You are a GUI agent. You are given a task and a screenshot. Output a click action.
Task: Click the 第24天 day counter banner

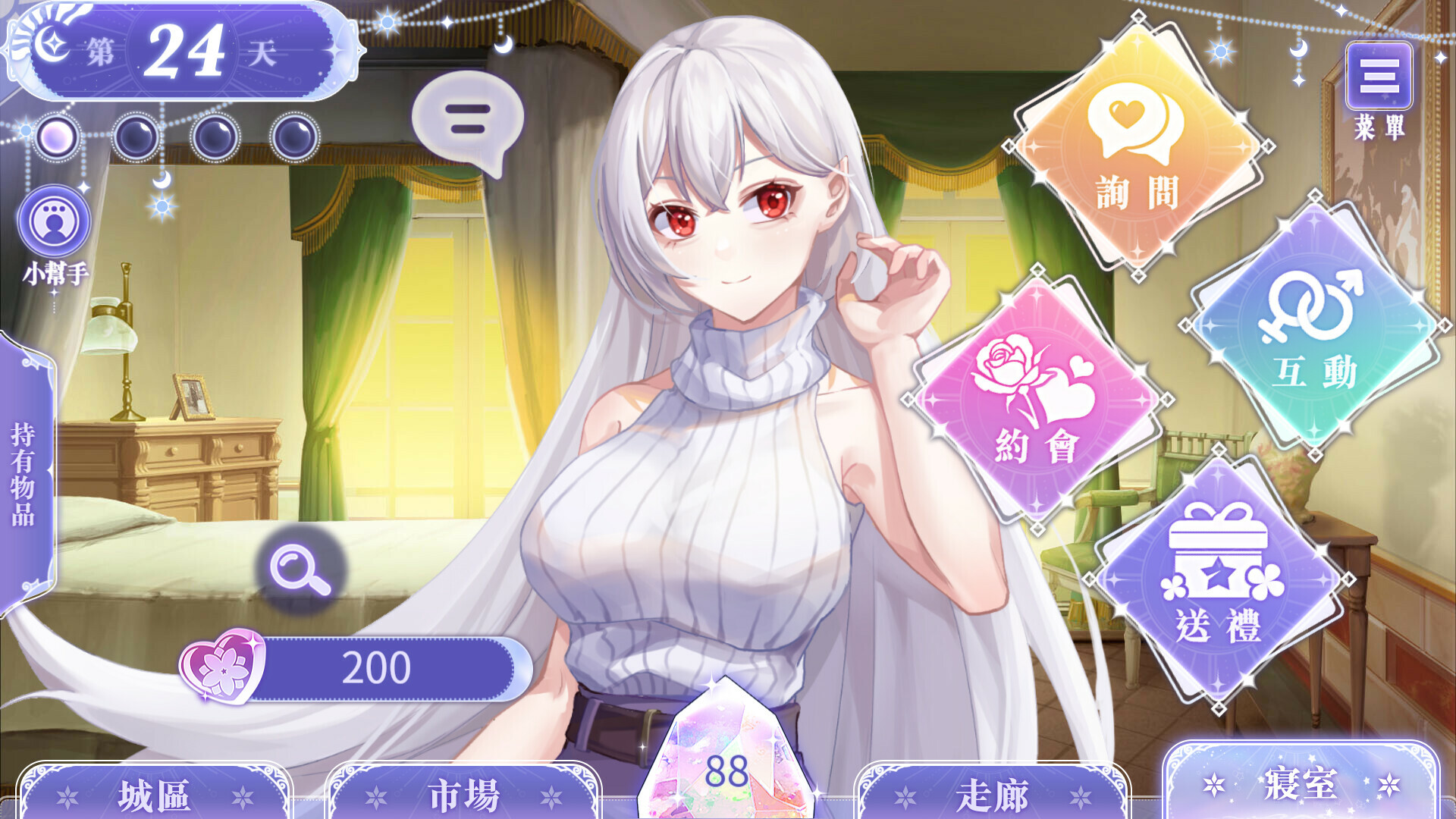pyautogui.click(x=182, y=53)
